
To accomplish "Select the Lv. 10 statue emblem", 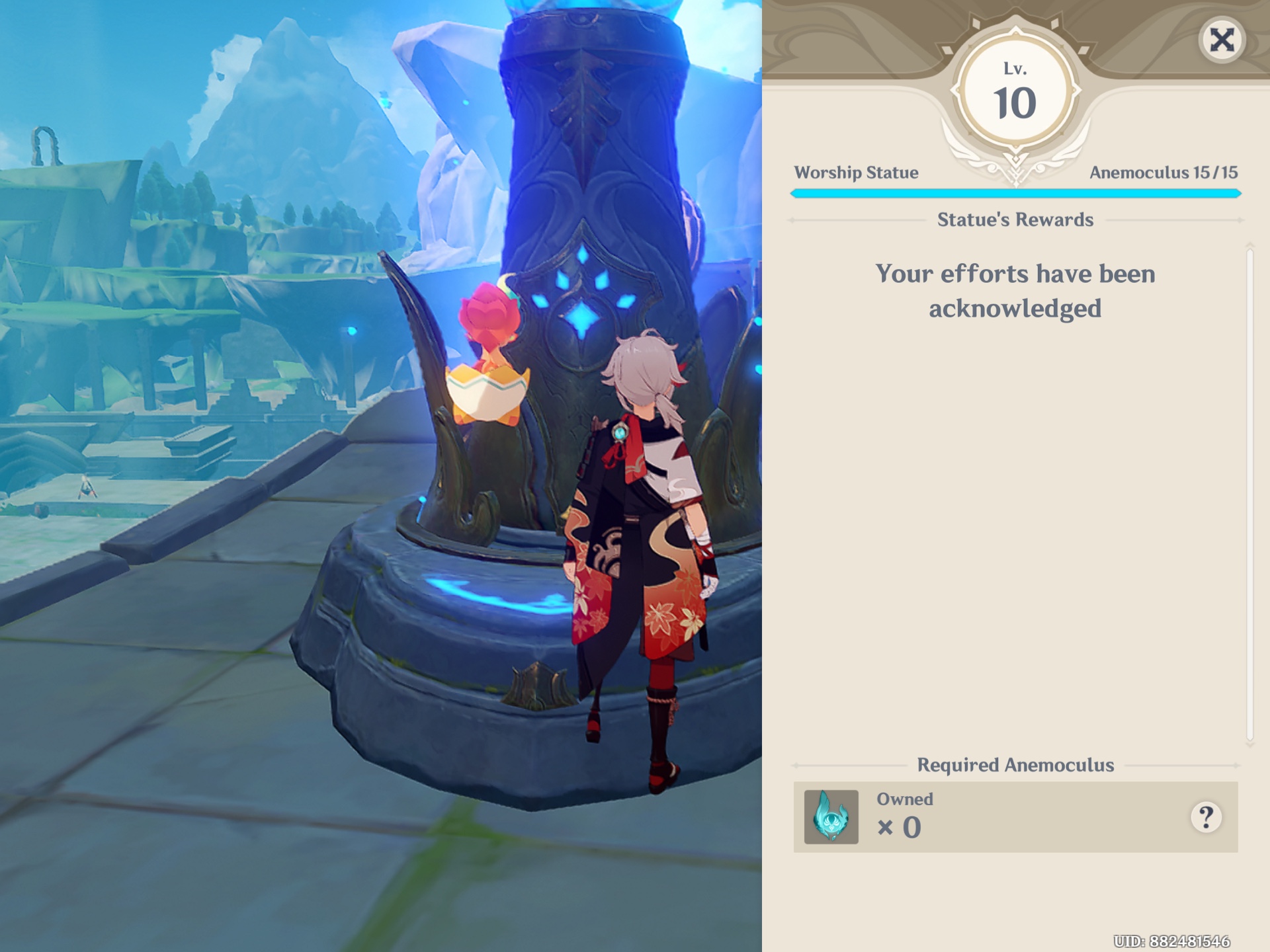I will (x=1017, y=93).
